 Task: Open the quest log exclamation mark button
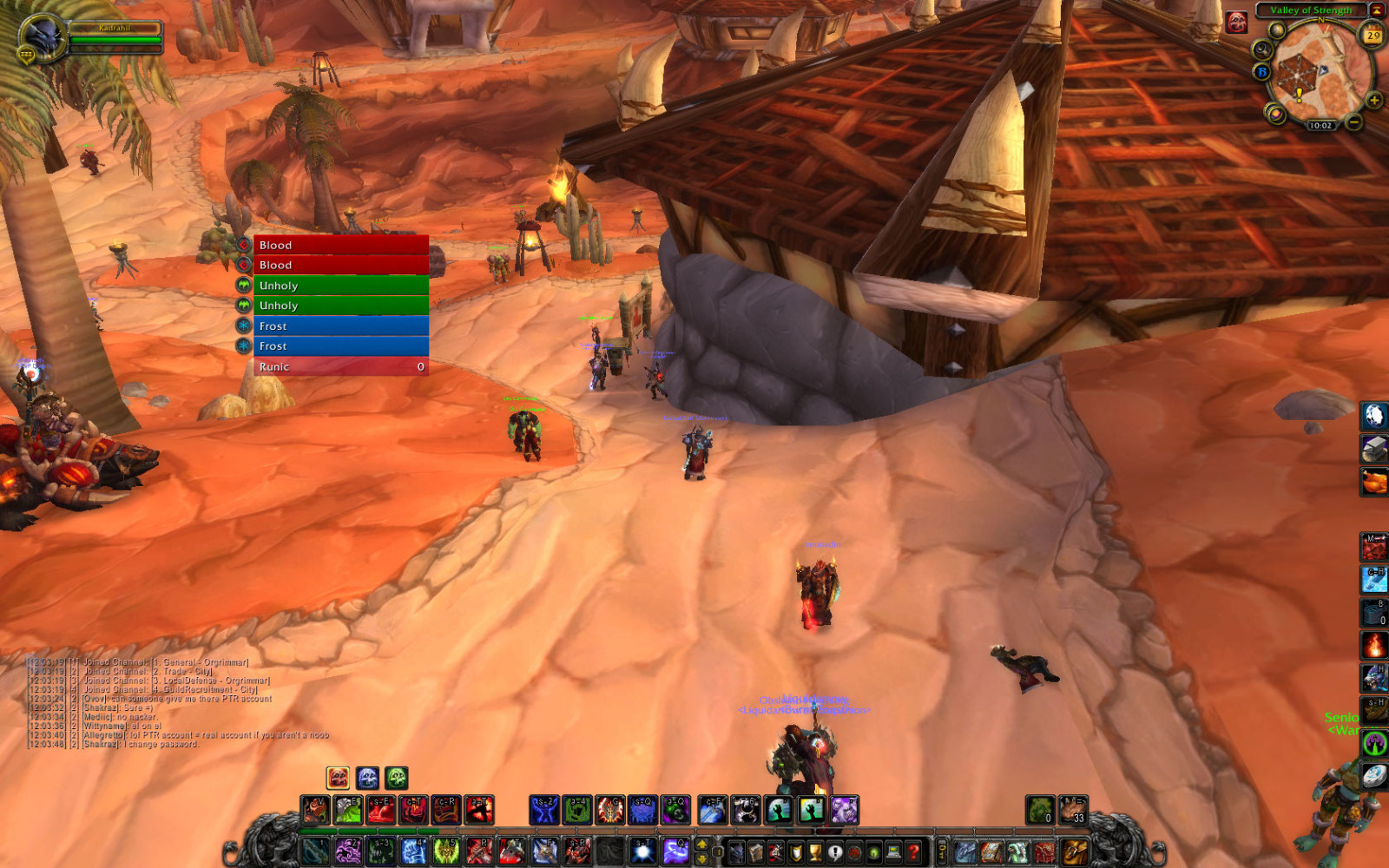click(x=835, y=852)
